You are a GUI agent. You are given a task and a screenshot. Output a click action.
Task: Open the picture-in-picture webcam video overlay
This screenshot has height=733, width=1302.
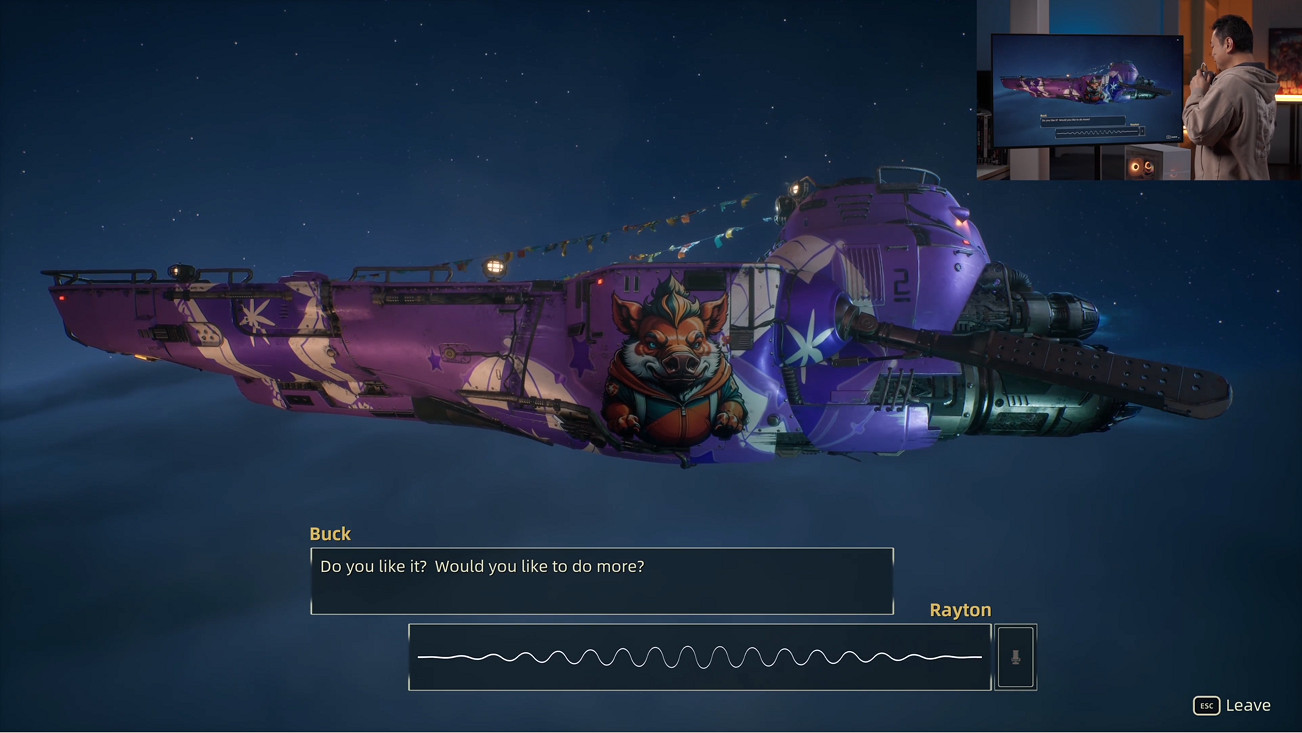tap(1138, 90)
